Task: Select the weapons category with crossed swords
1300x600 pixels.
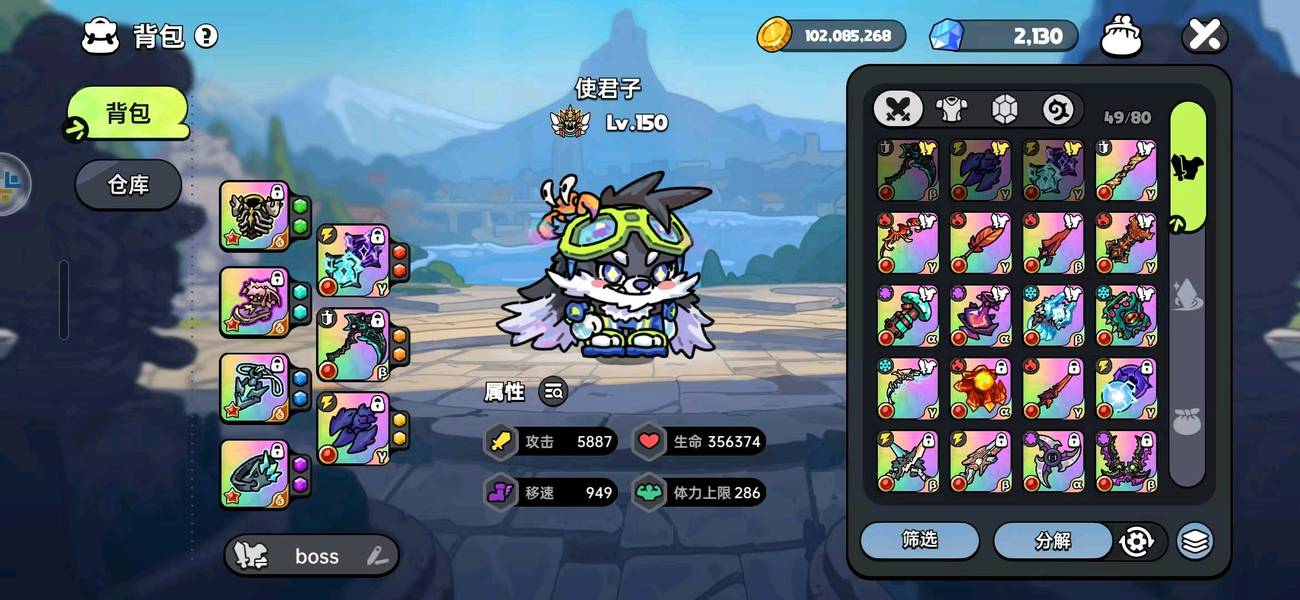Action: (x=898, y=109)
